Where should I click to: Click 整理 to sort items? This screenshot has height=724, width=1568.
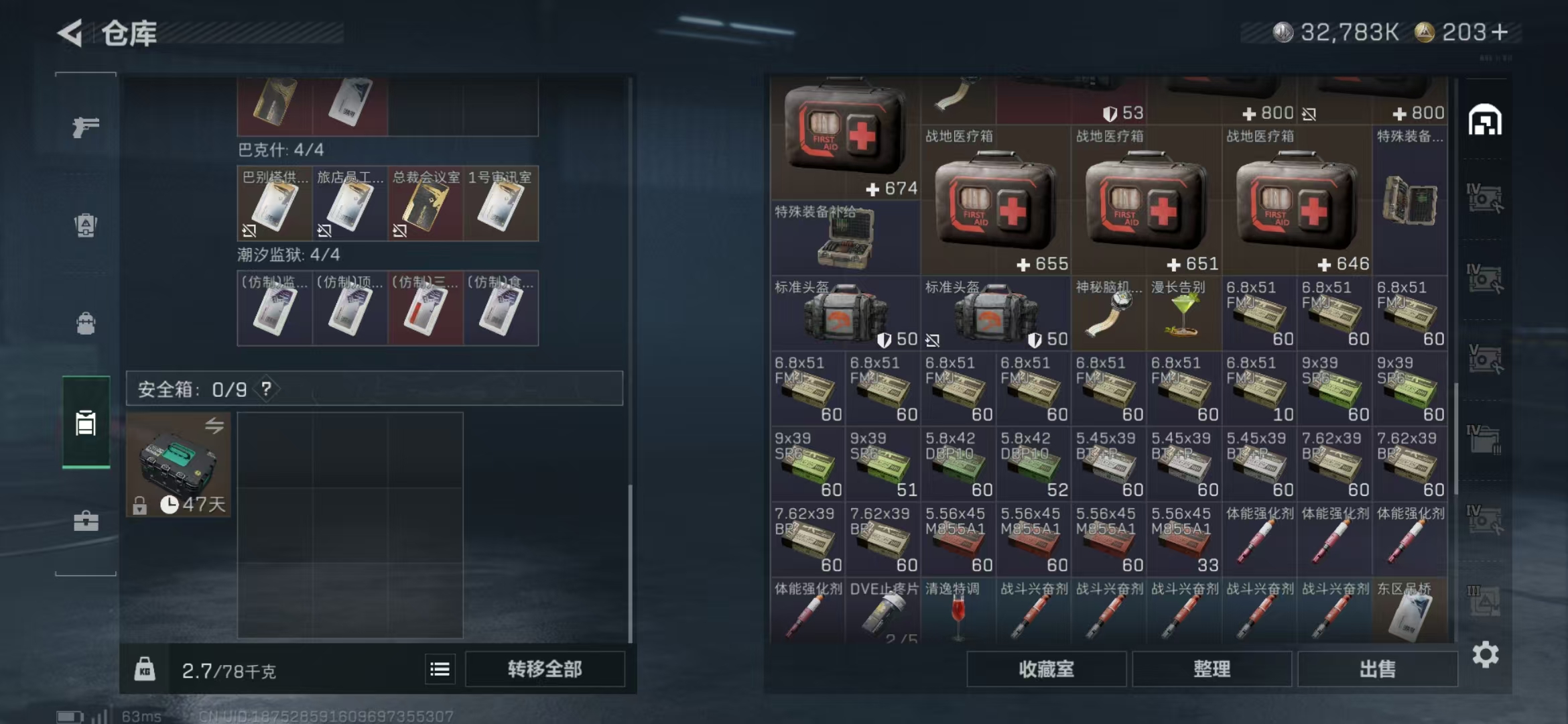point(1213,668)
